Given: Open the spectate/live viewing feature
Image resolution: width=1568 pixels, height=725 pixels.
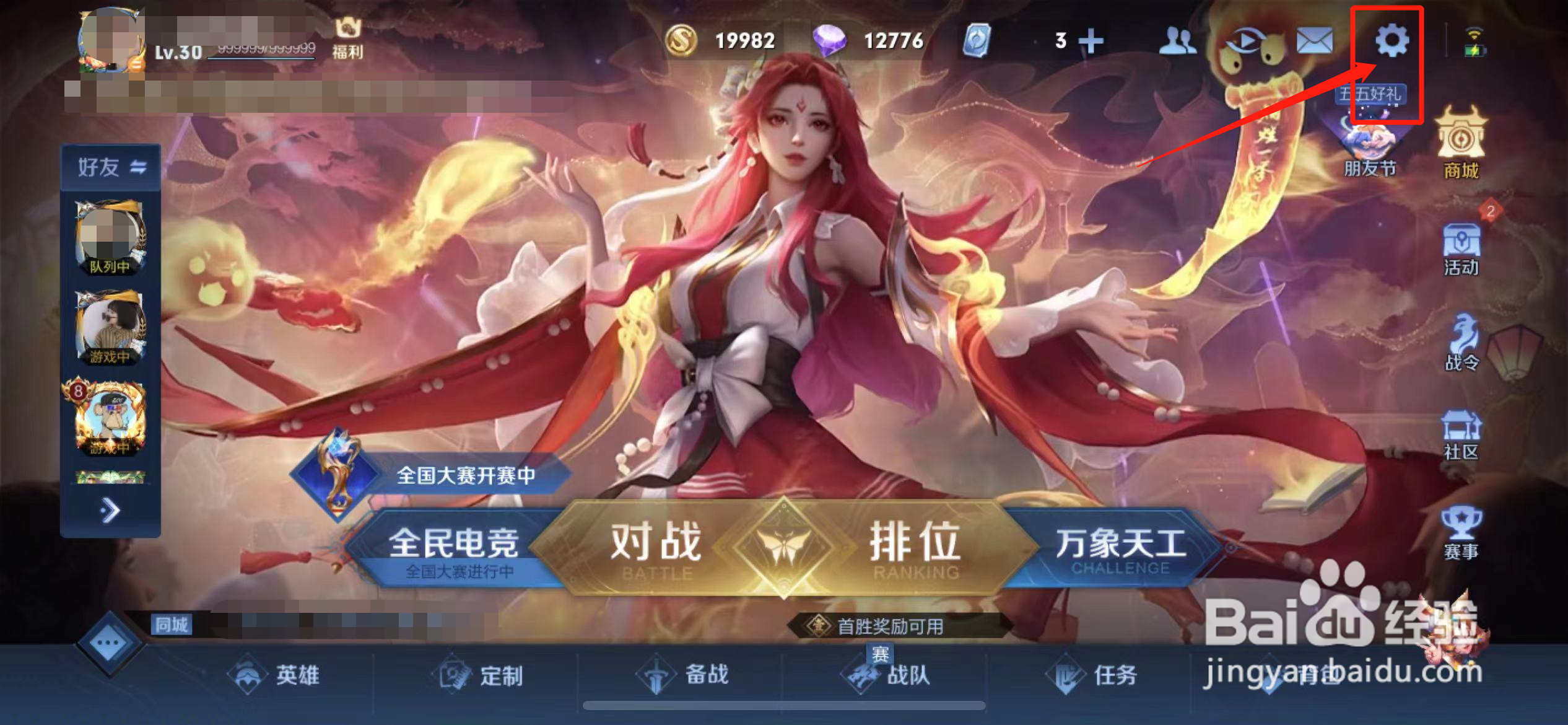Looking at the screenshot, I should [x=1245, y=40].
